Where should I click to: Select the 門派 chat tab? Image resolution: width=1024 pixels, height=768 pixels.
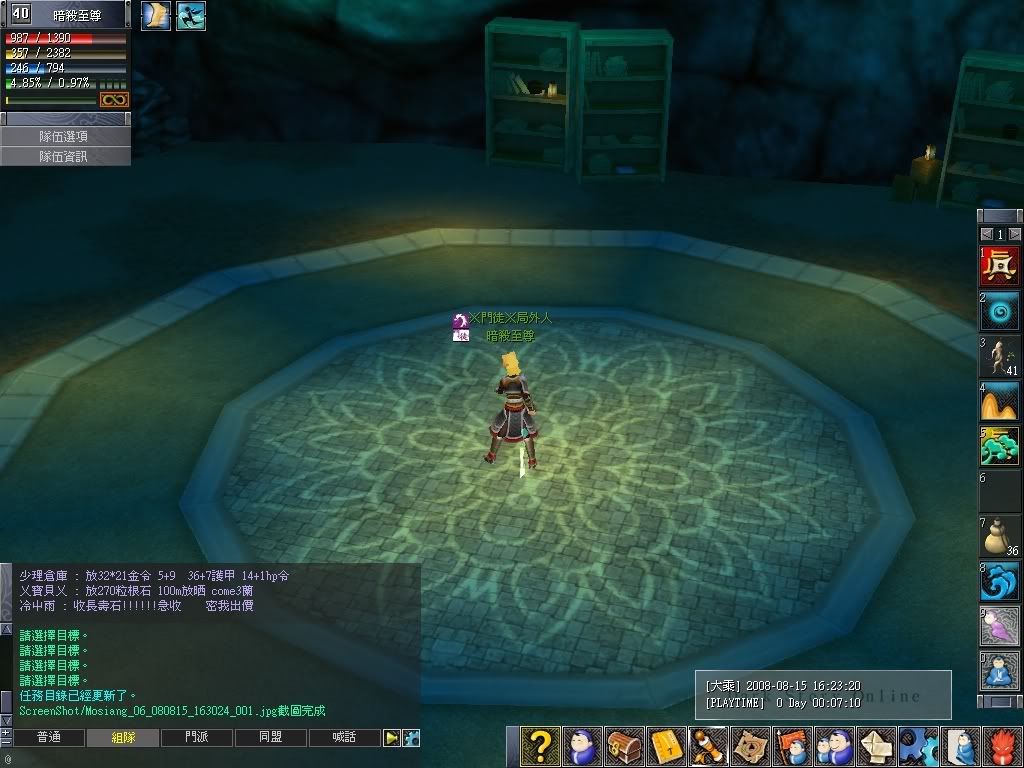tap(197, 738)
